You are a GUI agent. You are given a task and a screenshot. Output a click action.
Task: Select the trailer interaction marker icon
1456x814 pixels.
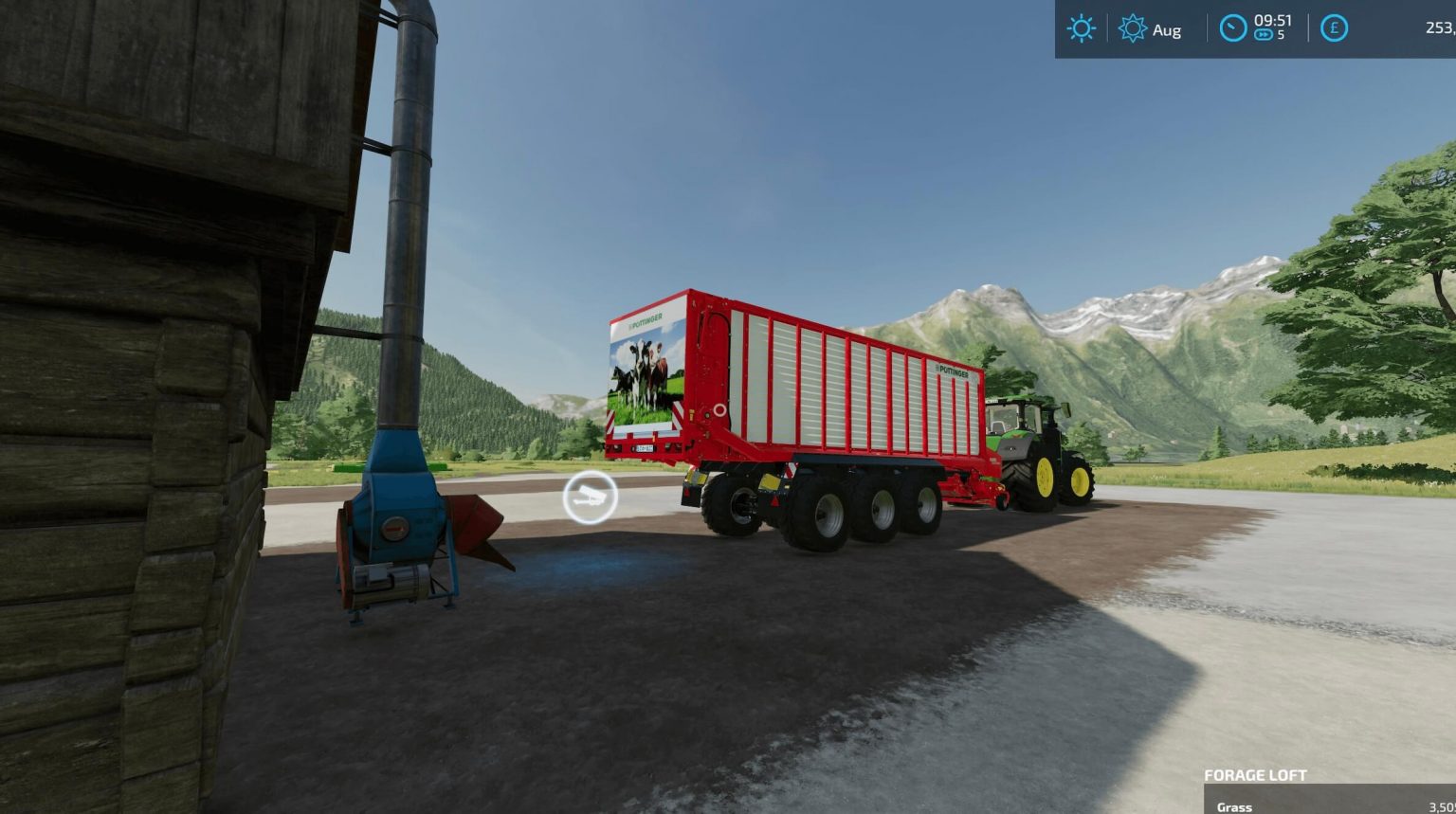pyautogui.click(x=591, y=497)
